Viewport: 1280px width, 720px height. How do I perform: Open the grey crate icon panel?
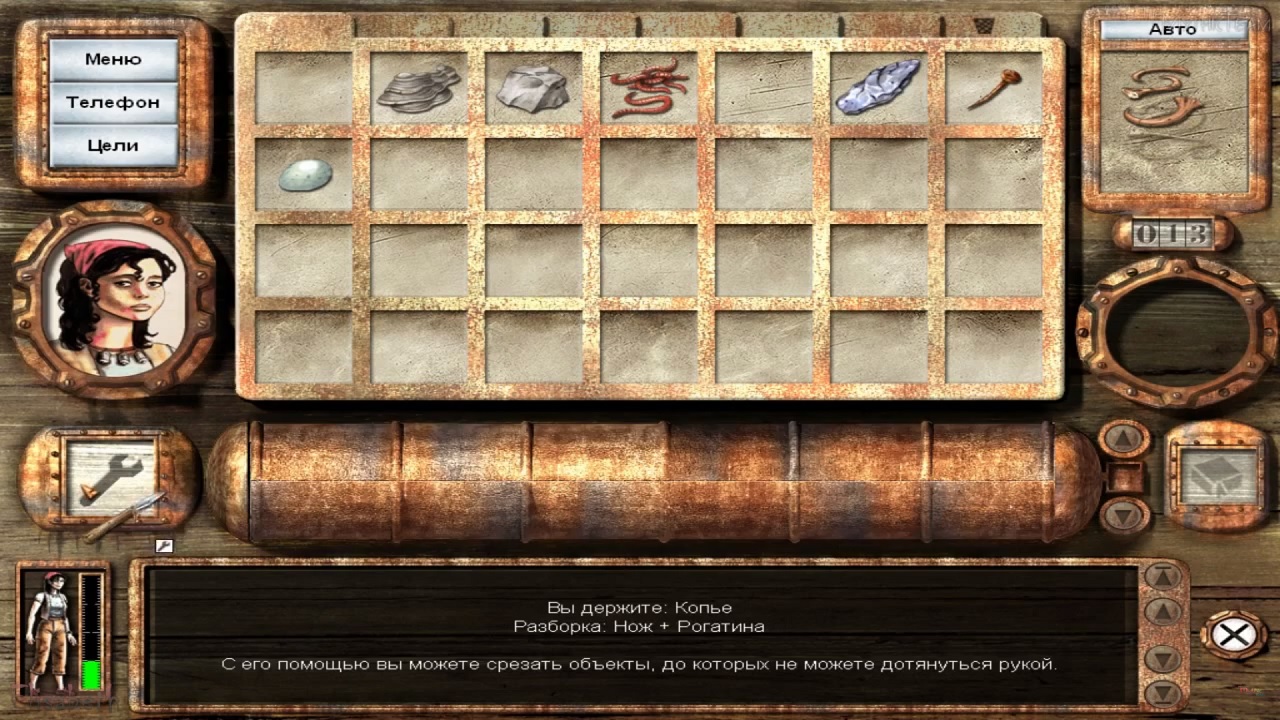click(1216, 475)
